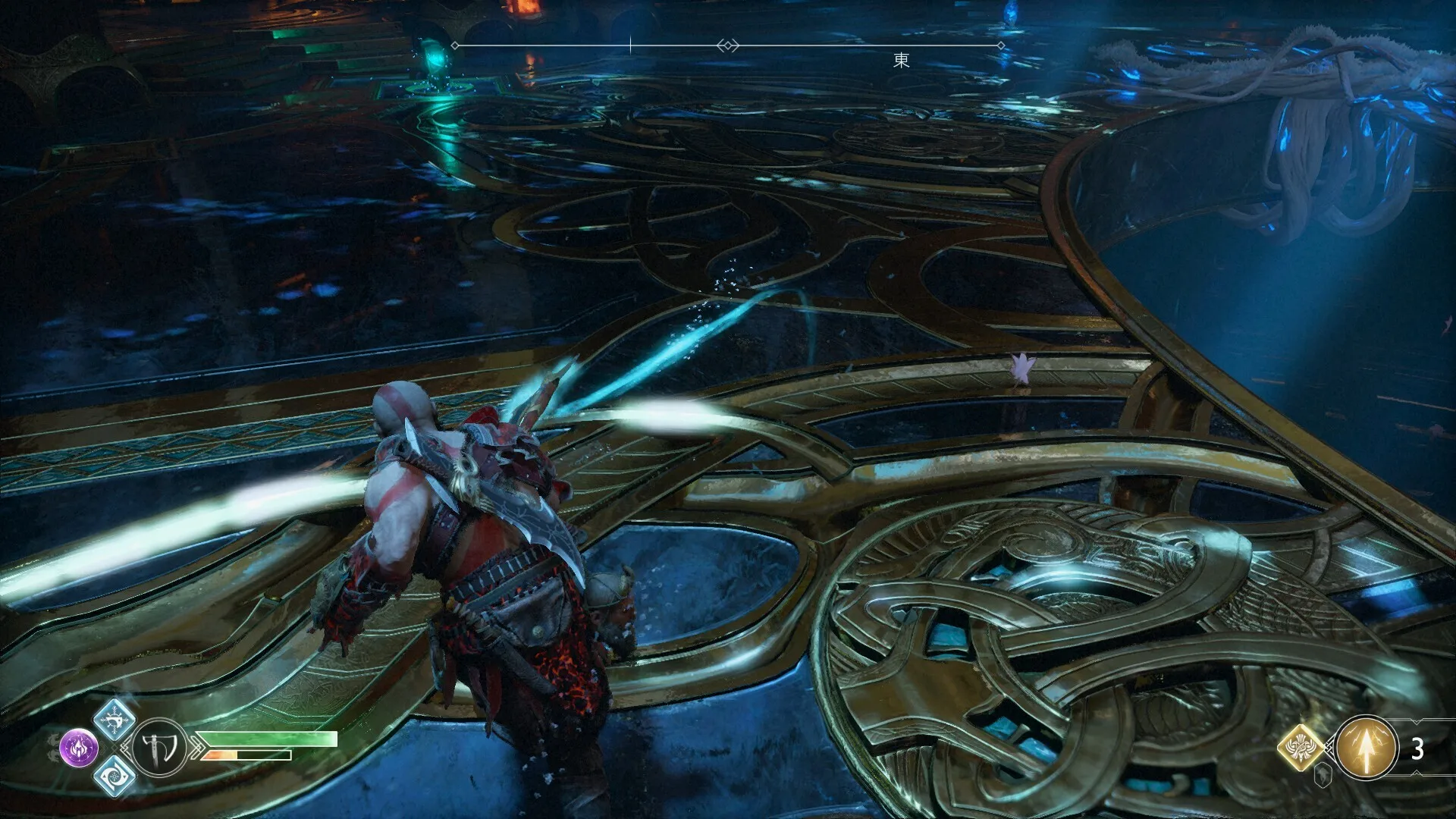Use the lower swirl runic attack
The image size is (1456, 819).
click(x=115, y=776)
